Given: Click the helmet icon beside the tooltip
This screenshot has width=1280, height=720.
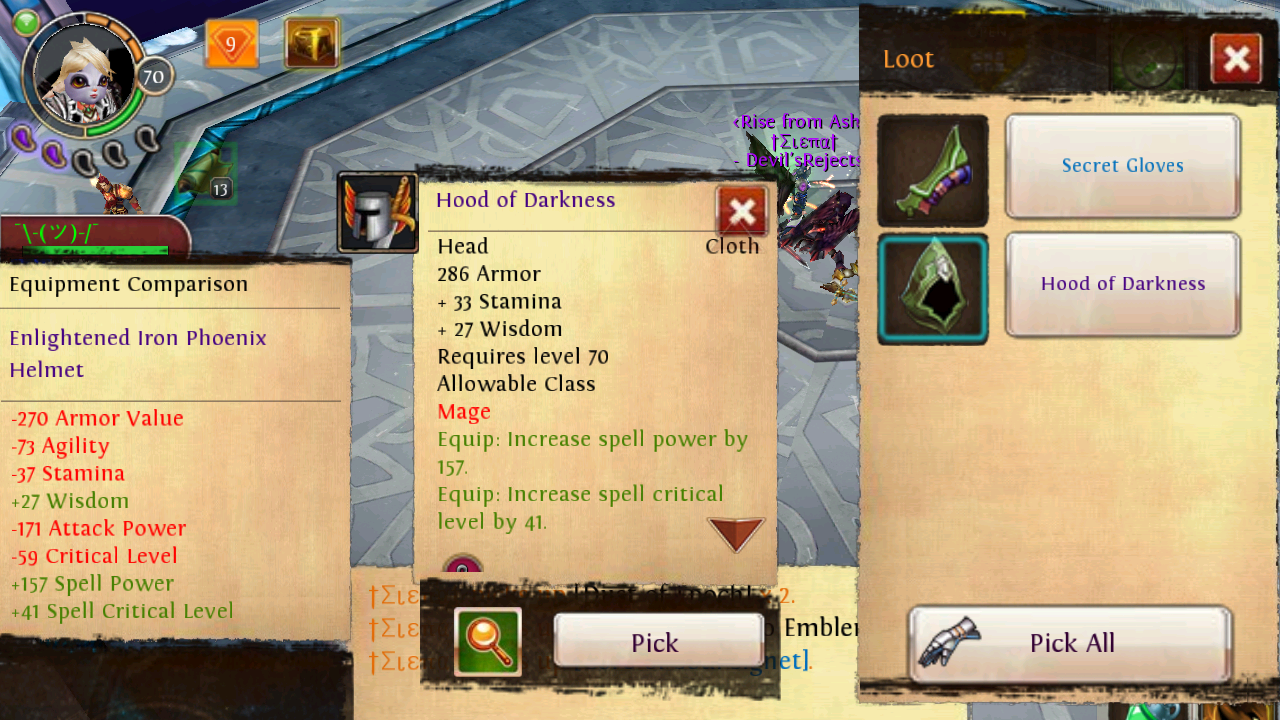Looking at the screenshot, I should [x=377, y=212].
